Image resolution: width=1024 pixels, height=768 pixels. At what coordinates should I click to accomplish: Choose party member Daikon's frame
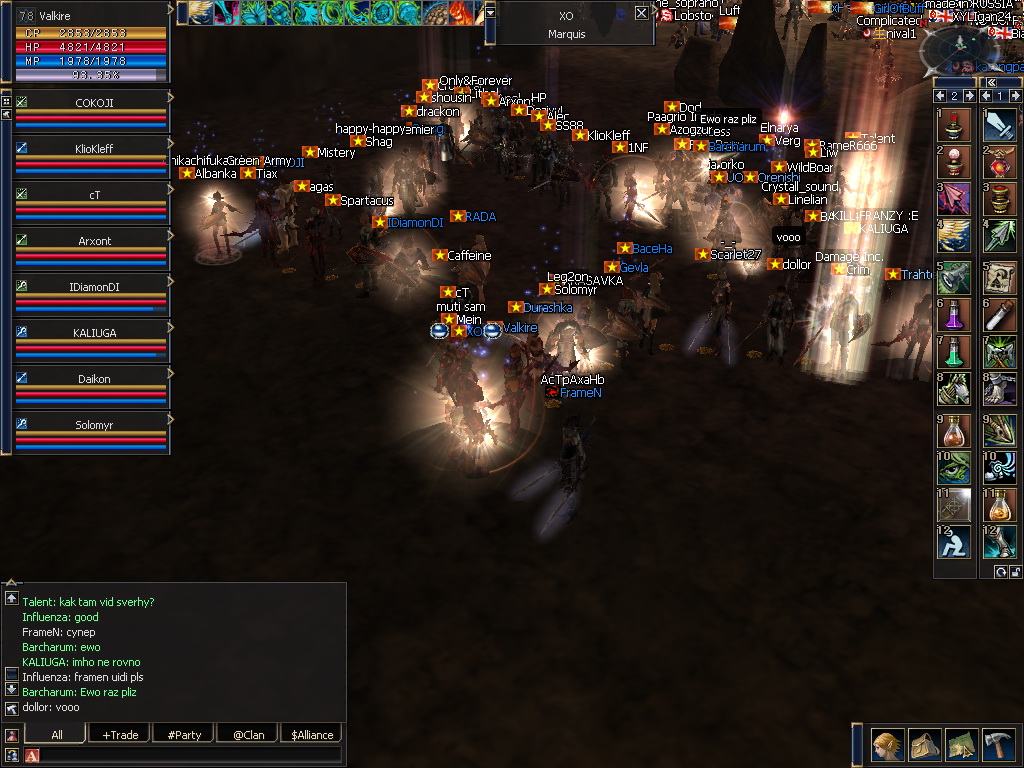pyautogui.click(x=93, y=387)
